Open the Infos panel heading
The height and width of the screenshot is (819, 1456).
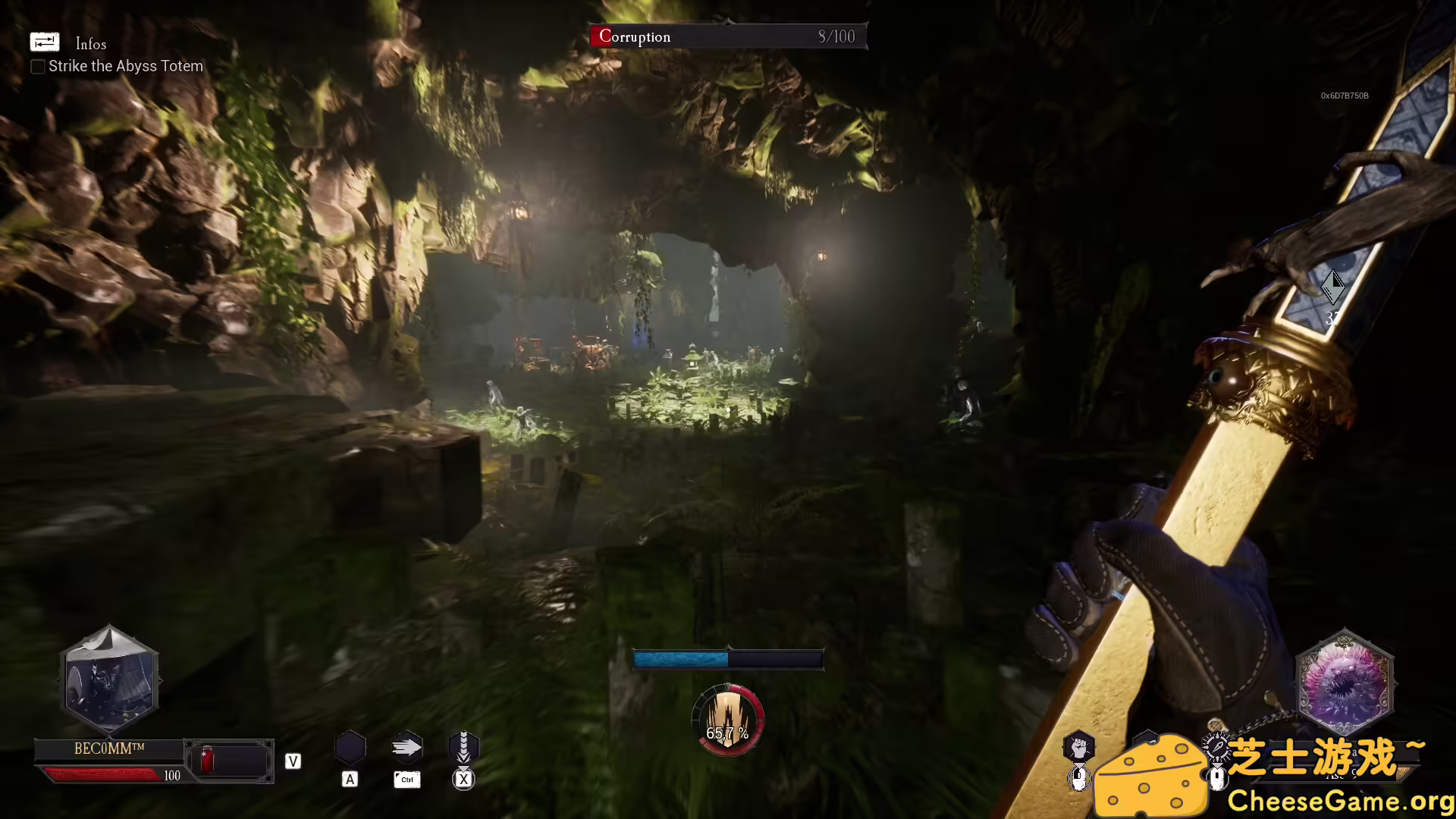coord(90,44)
